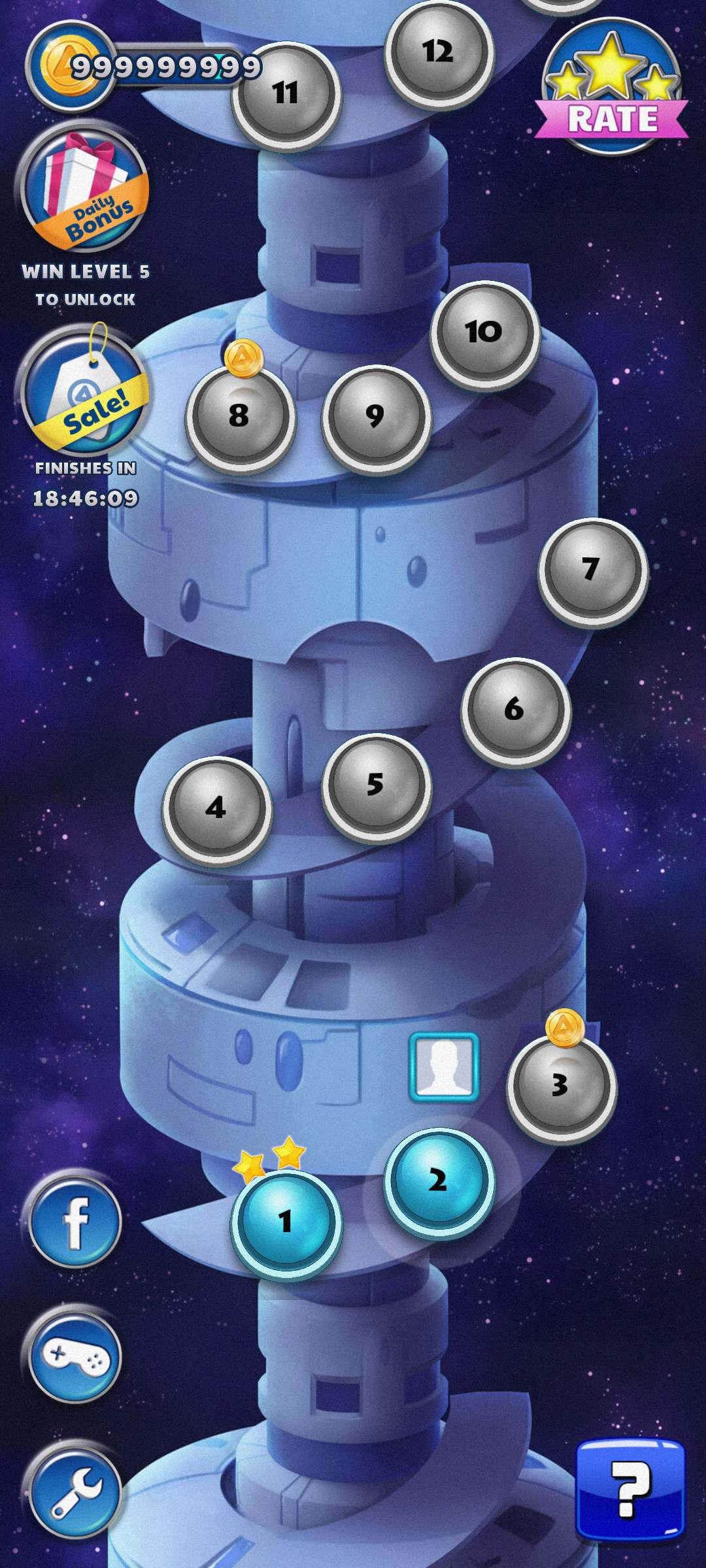Screen dimensions: 706x1568
Task: Select level 7 node
Action: tap(592, 570)
